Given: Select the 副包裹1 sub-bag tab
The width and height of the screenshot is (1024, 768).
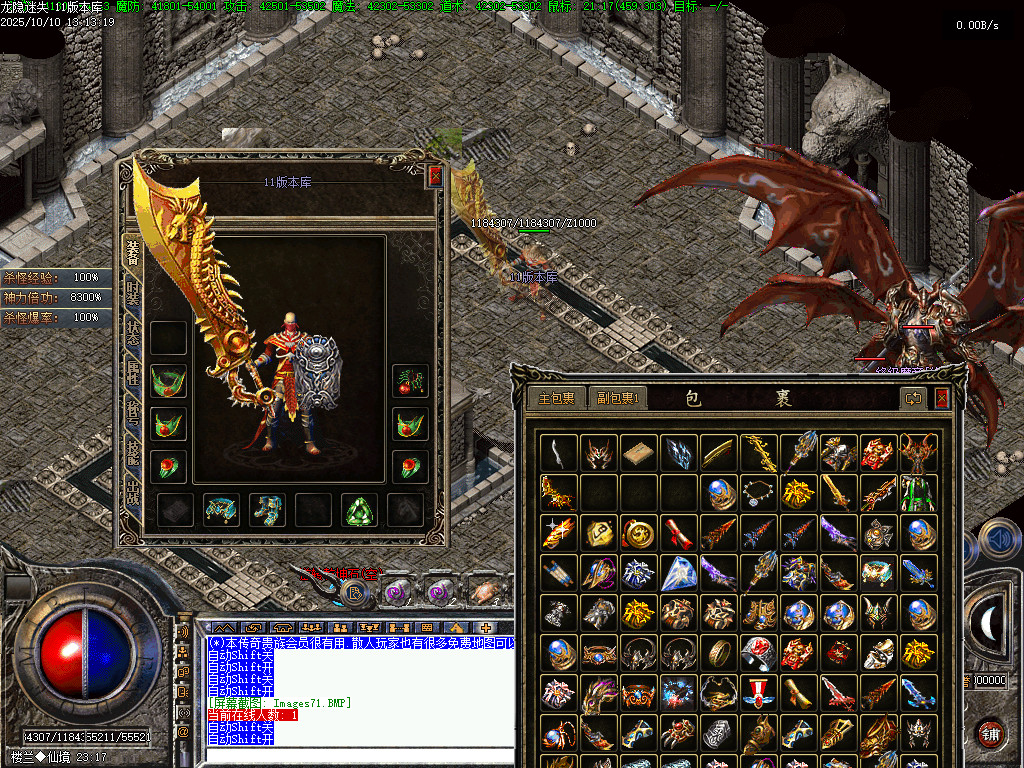Looking at the screenshot, I should coord(617,398).
